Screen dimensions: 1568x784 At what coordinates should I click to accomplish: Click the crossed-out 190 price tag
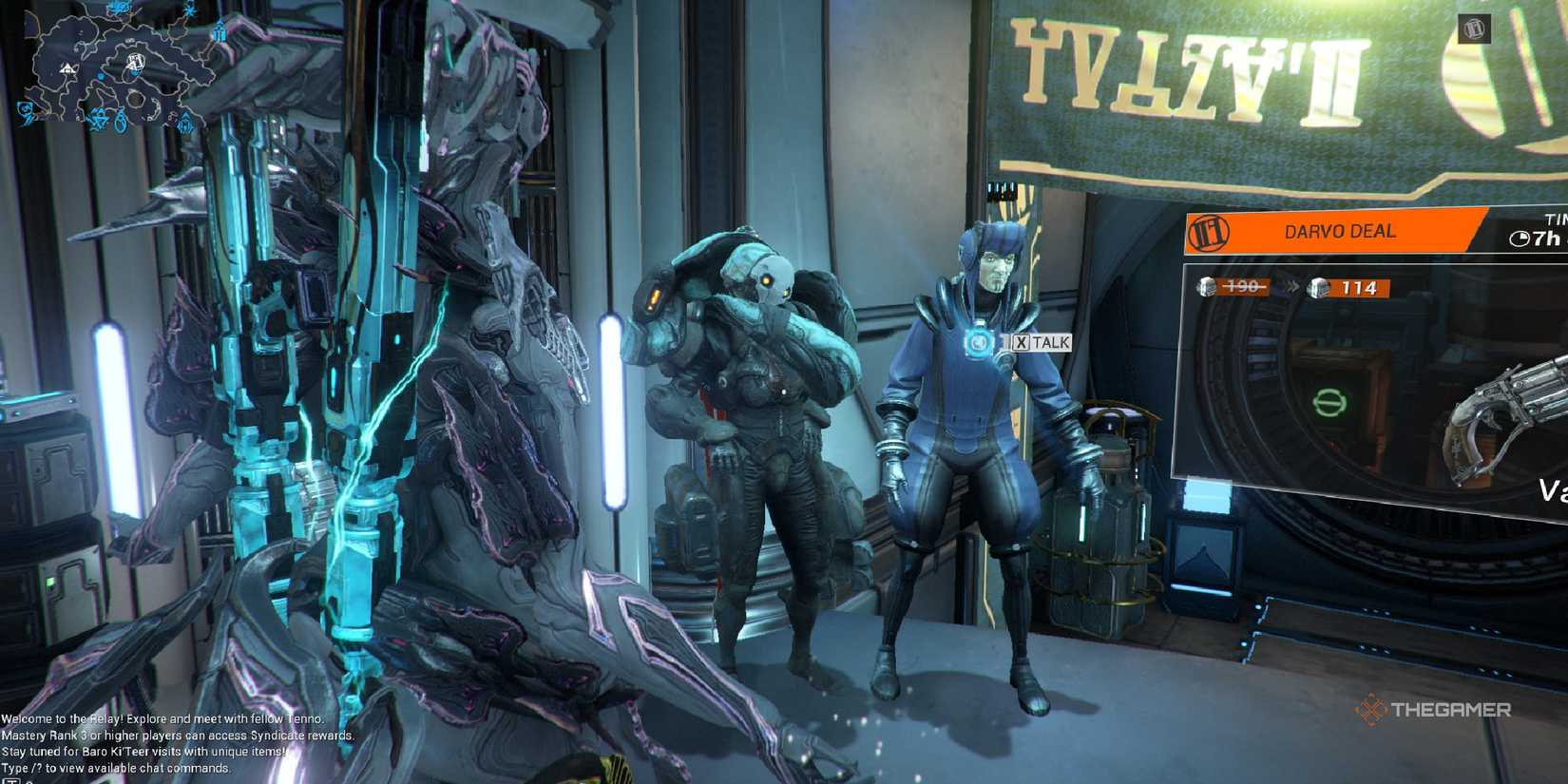click(x=1241, y=287)
